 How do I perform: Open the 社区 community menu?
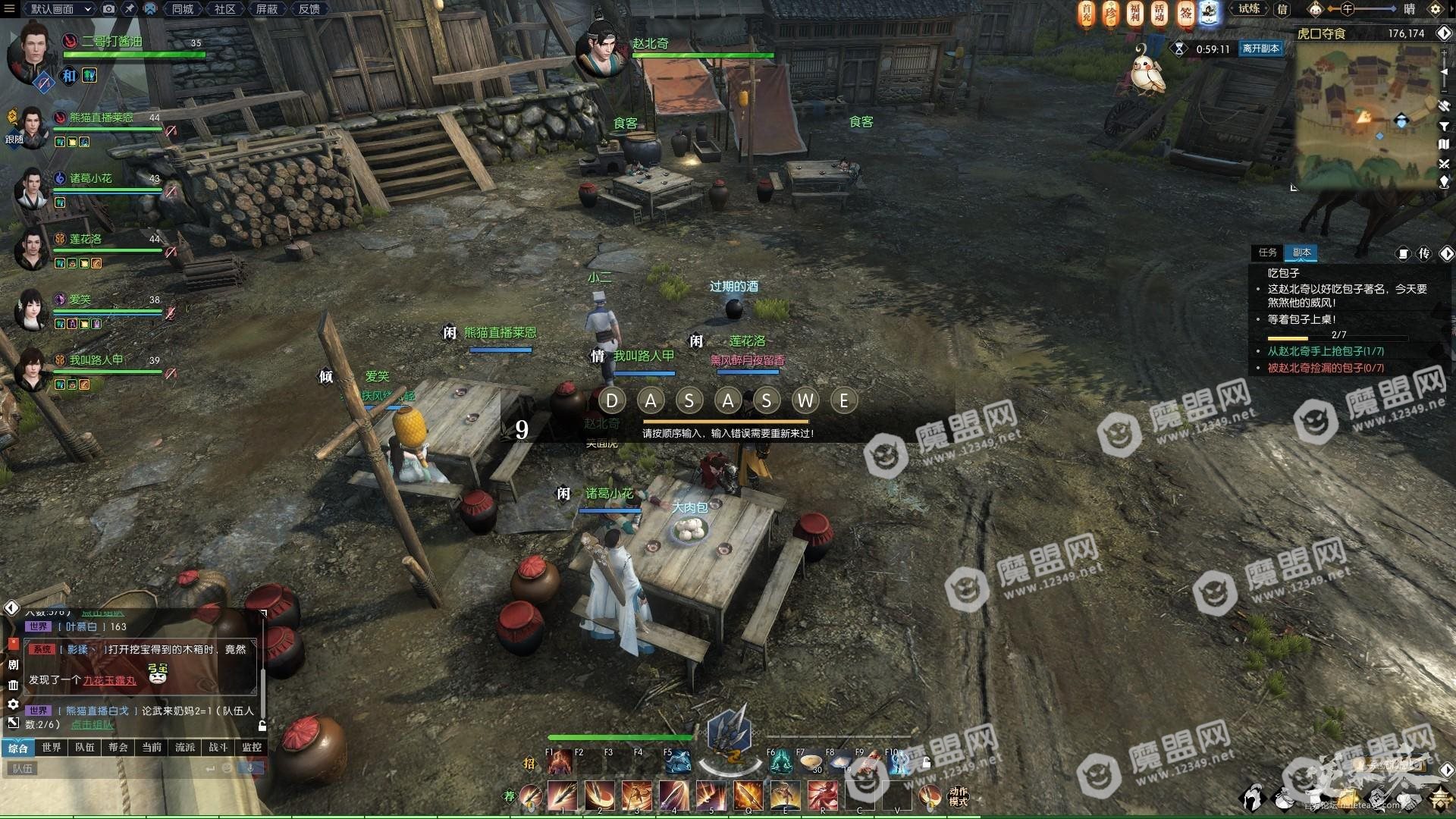[224, 9]
